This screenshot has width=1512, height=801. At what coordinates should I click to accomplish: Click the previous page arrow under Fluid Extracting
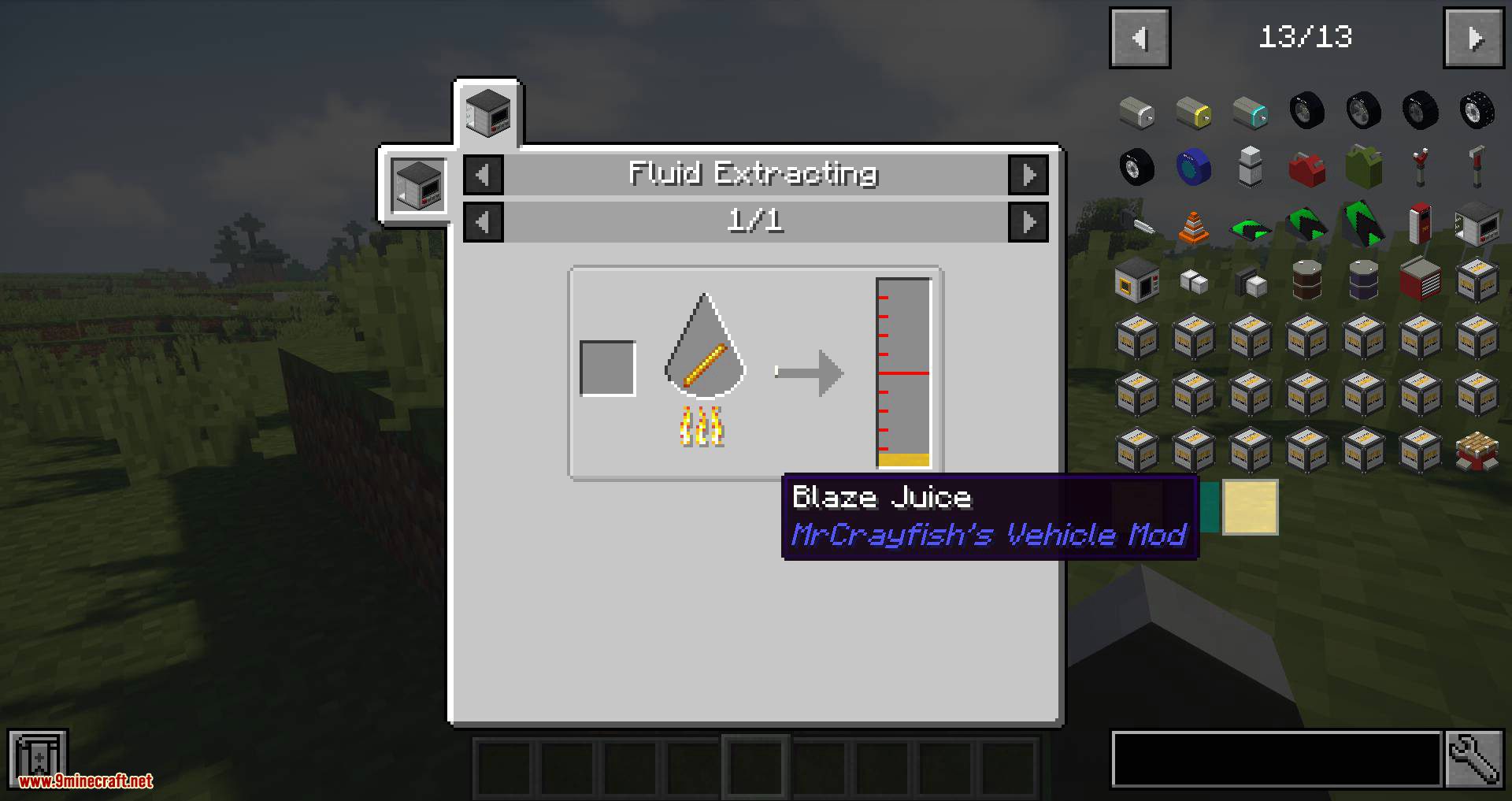[x=483, y=221]
